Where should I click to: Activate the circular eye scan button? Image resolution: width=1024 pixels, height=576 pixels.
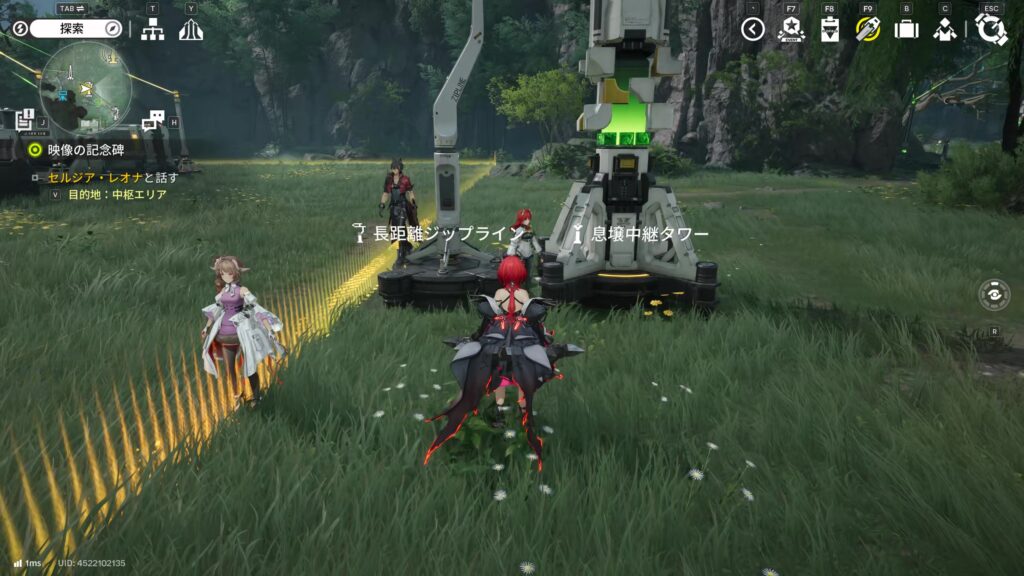coord(994,295)
